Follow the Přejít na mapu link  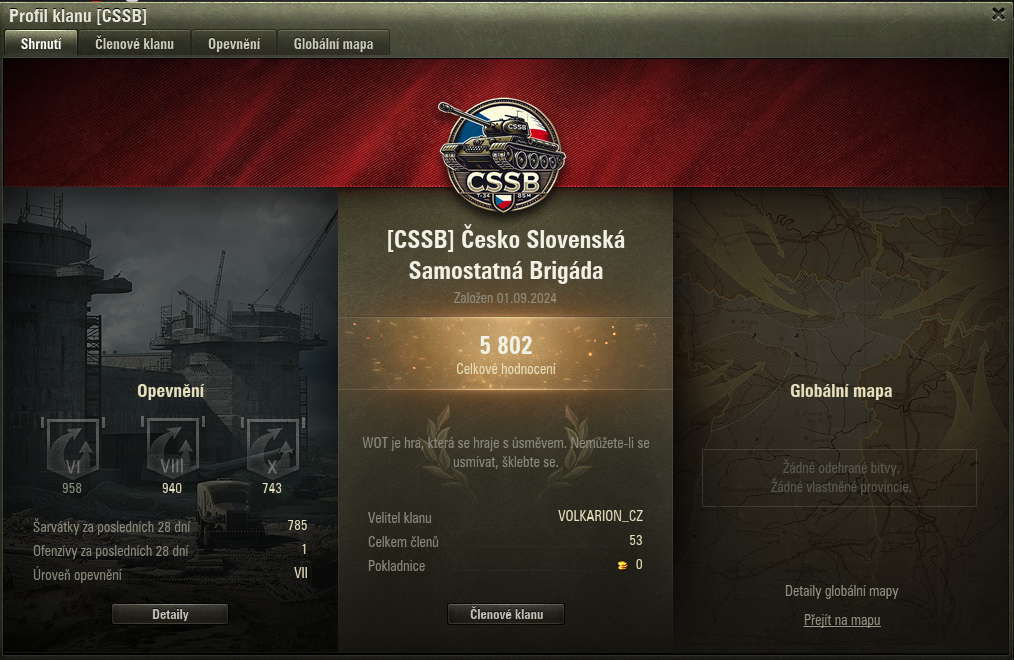click(x=842, y=620)
